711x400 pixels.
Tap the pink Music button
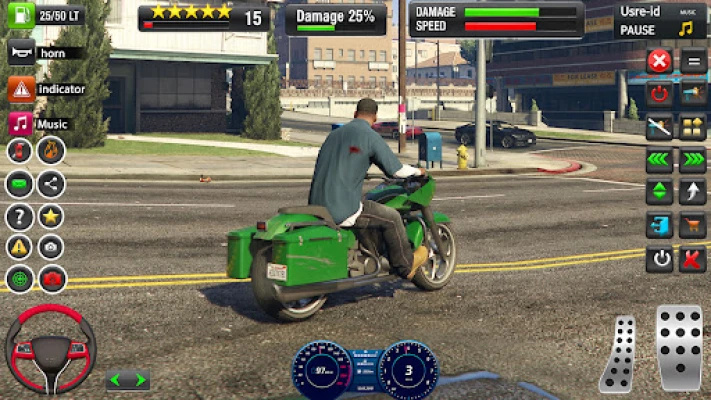21,124
